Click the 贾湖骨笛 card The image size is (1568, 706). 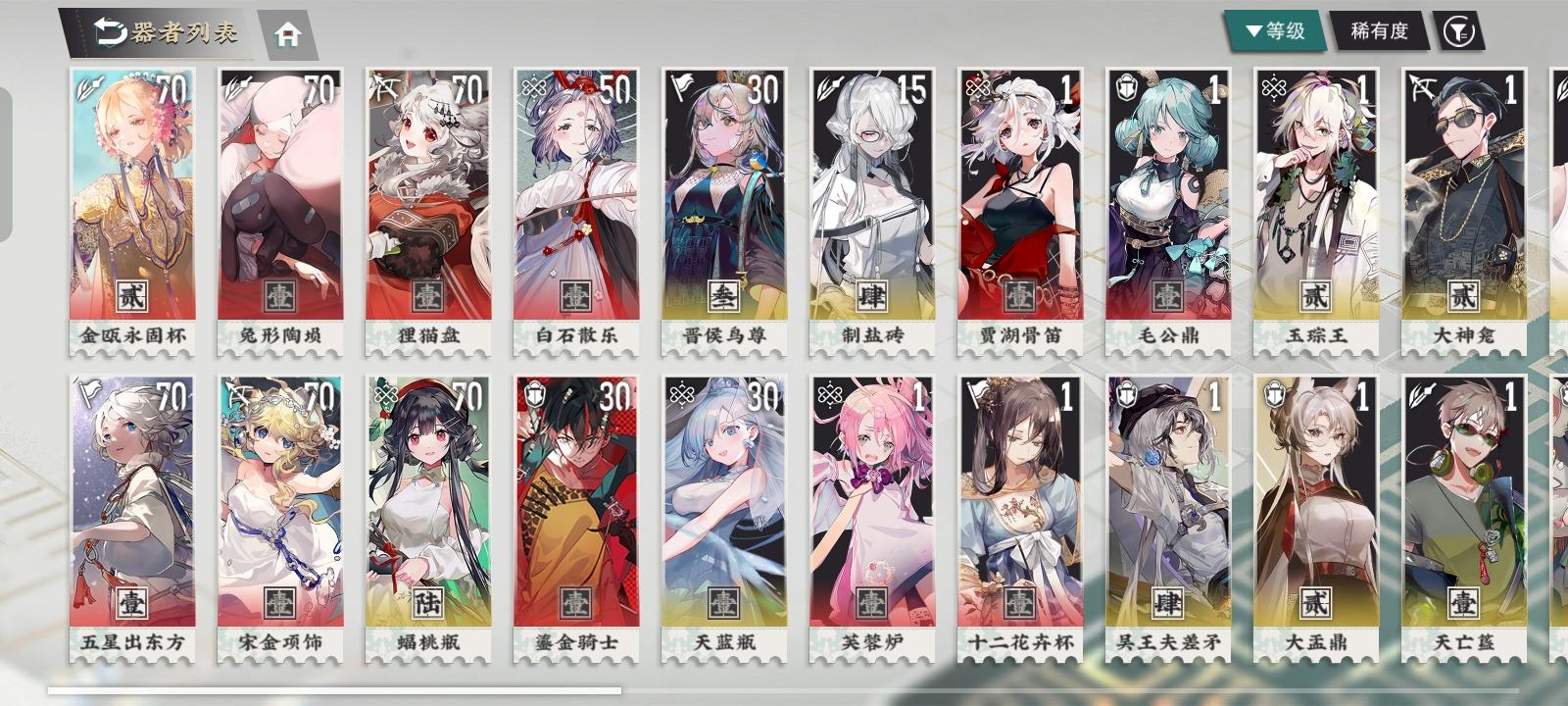coord(1015,196)
